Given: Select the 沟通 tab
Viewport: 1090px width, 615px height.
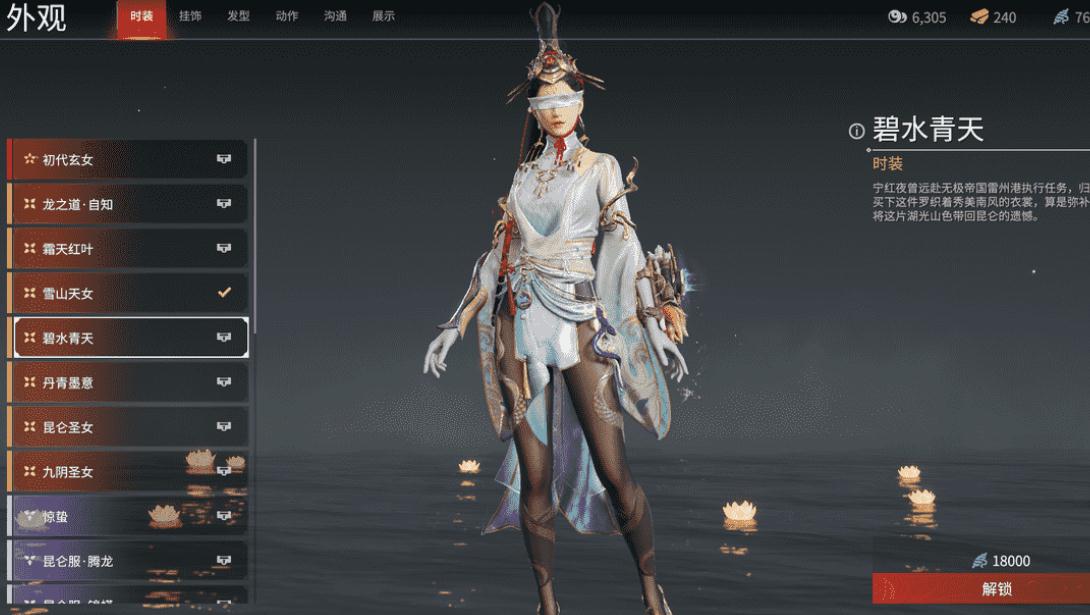Looking at the screenshot, I should tap(335, 16).
